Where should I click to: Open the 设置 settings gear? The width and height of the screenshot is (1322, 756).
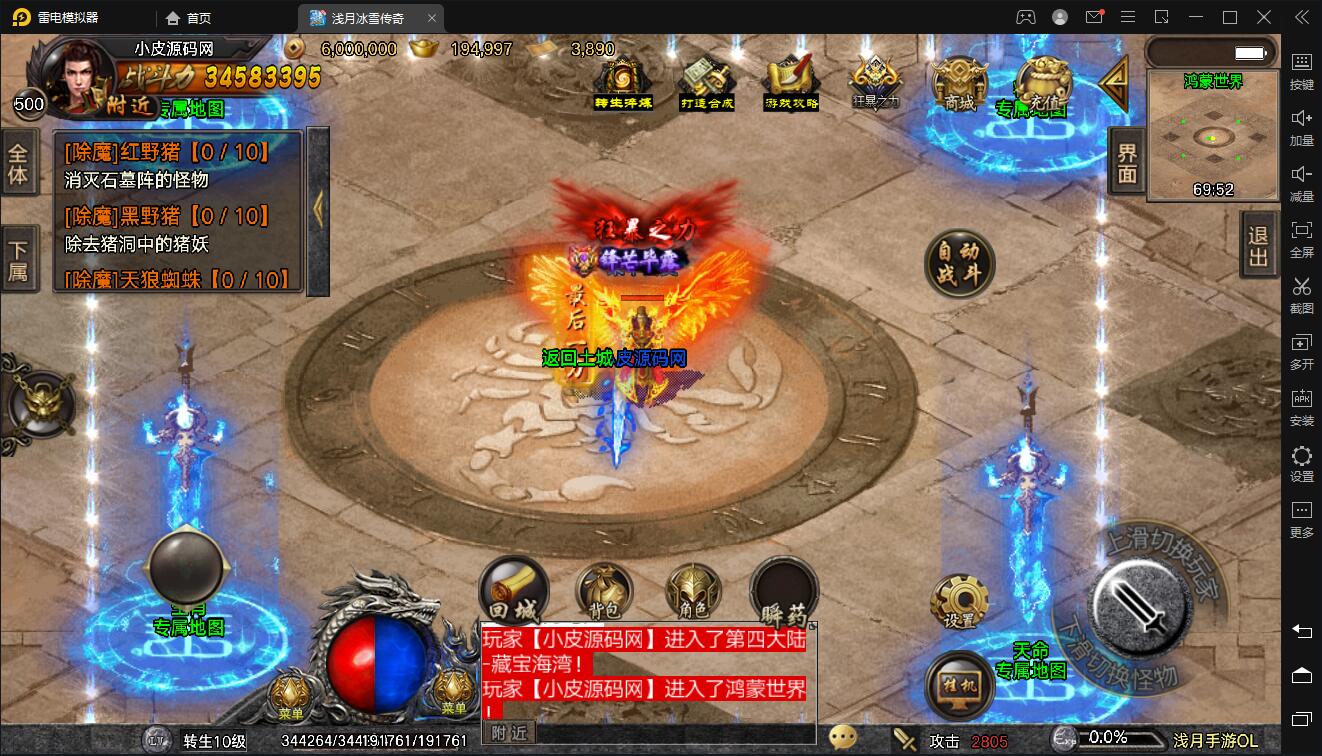coord(959,601)
